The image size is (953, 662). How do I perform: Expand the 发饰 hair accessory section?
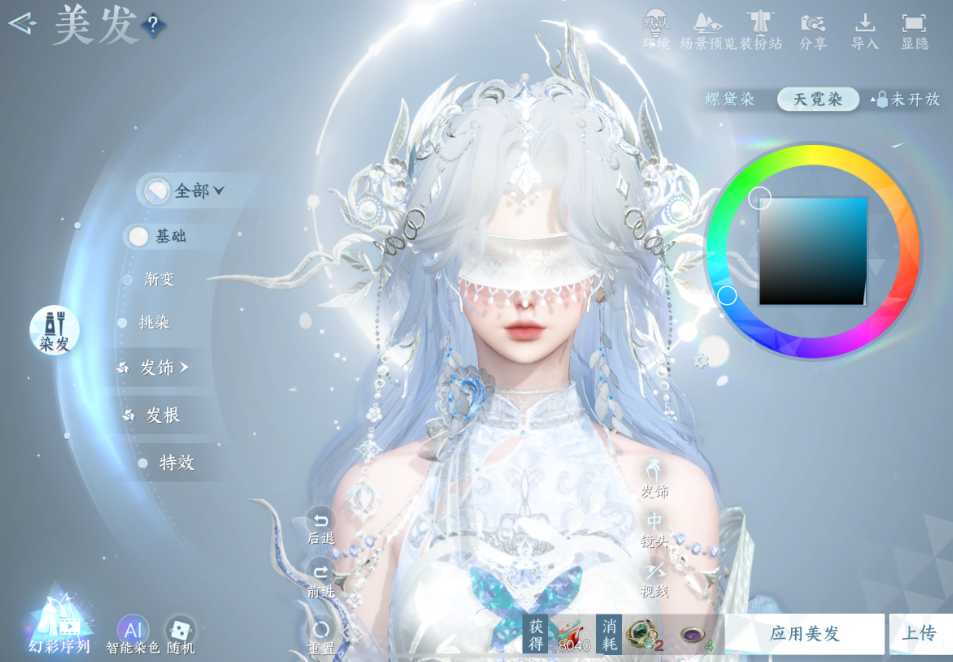point(164,368)
